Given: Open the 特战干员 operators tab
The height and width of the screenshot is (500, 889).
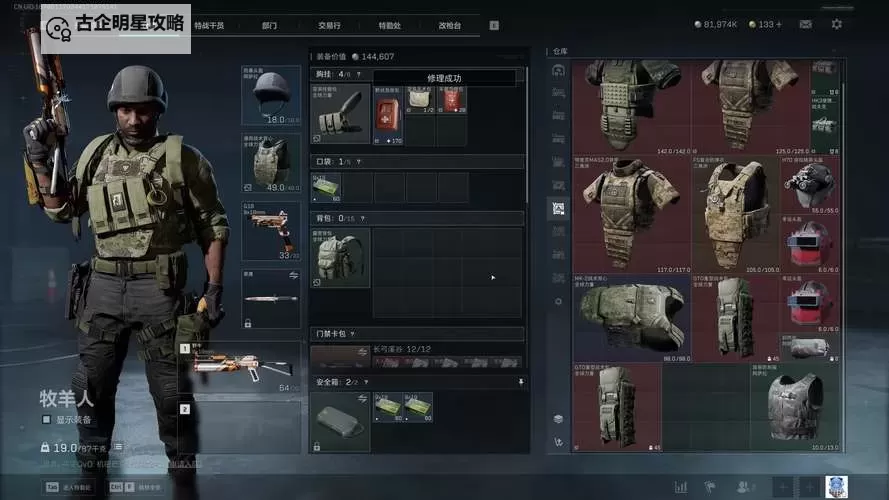Looking at the screenshot, I should click(x=209, y=25).
